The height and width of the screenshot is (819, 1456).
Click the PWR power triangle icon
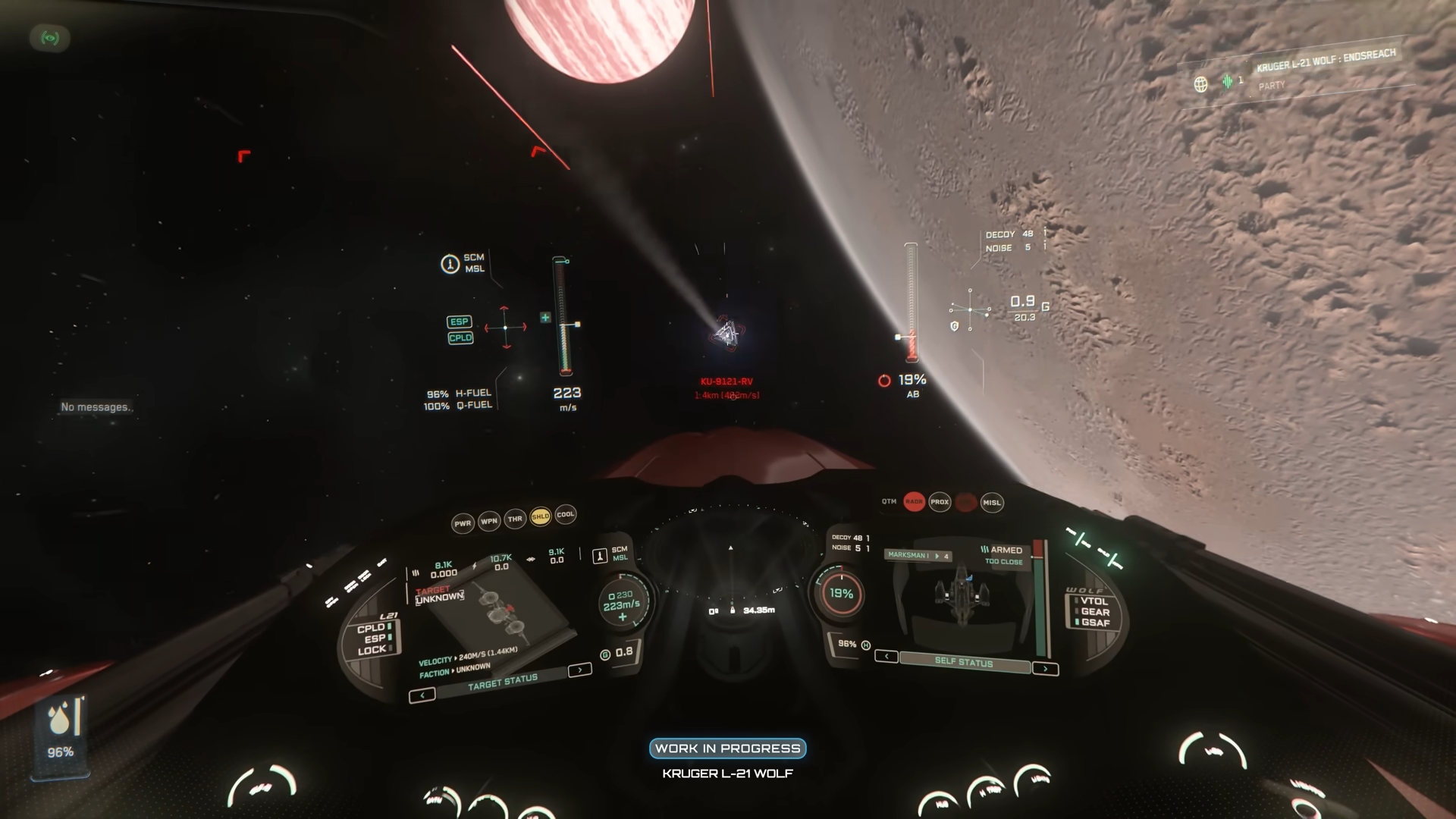click(463, 522)
